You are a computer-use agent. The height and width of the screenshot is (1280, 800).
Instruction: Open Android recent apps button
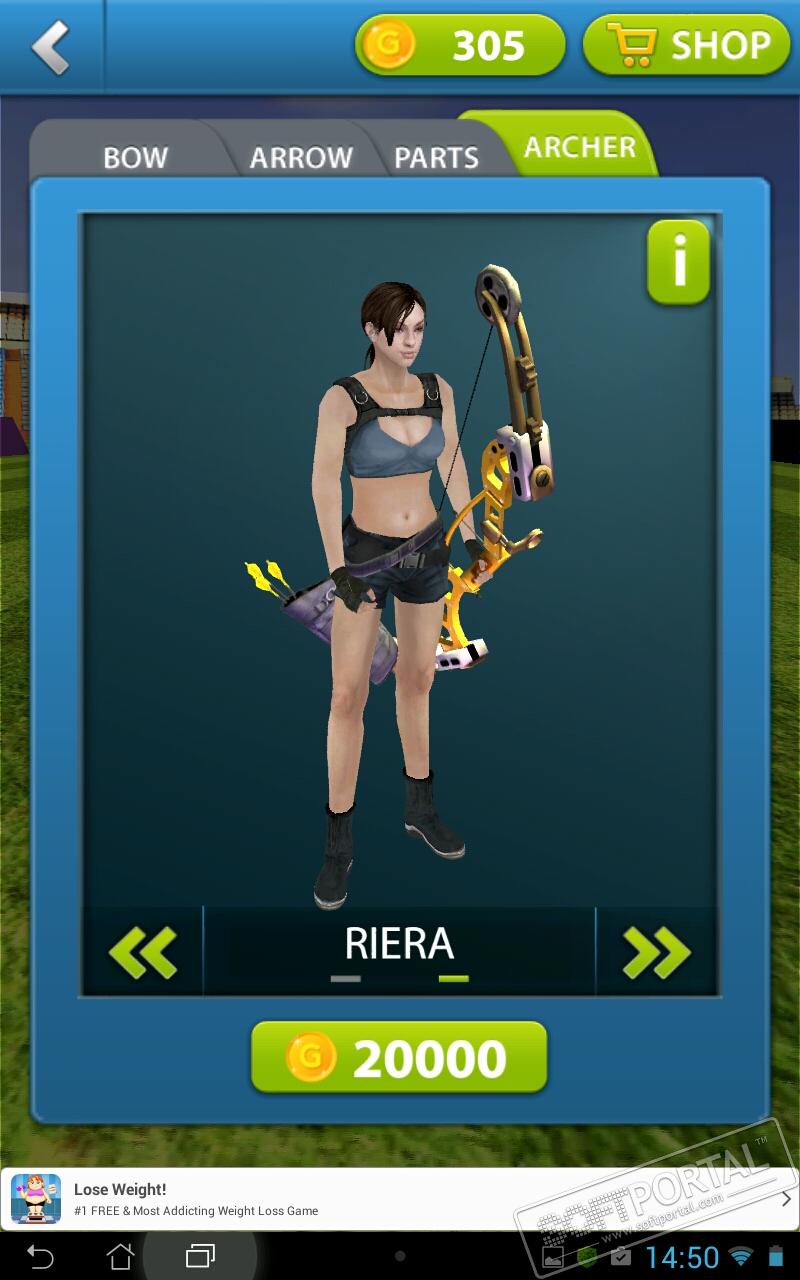[200, 1256]
